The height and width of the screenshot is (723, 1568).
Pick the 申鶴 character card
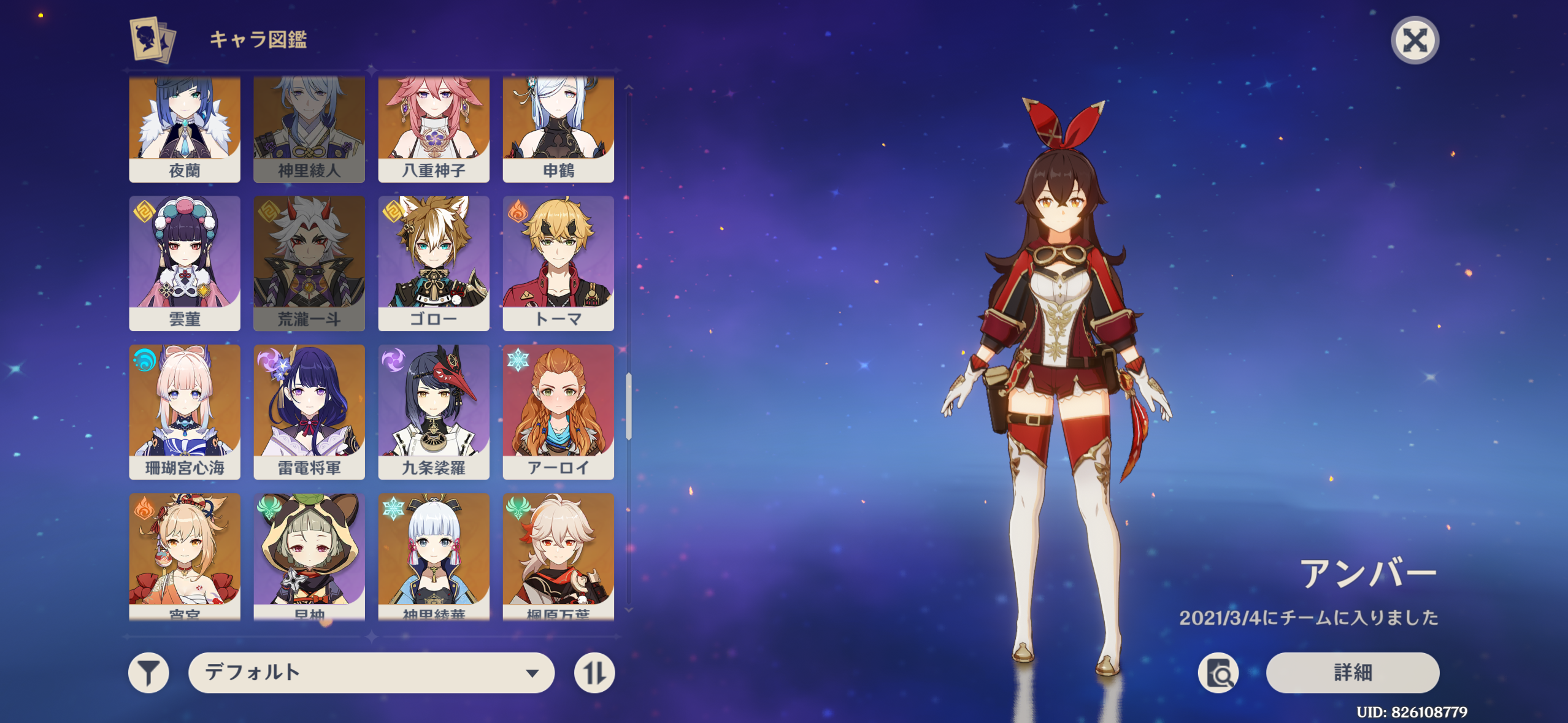click(558, 130)
